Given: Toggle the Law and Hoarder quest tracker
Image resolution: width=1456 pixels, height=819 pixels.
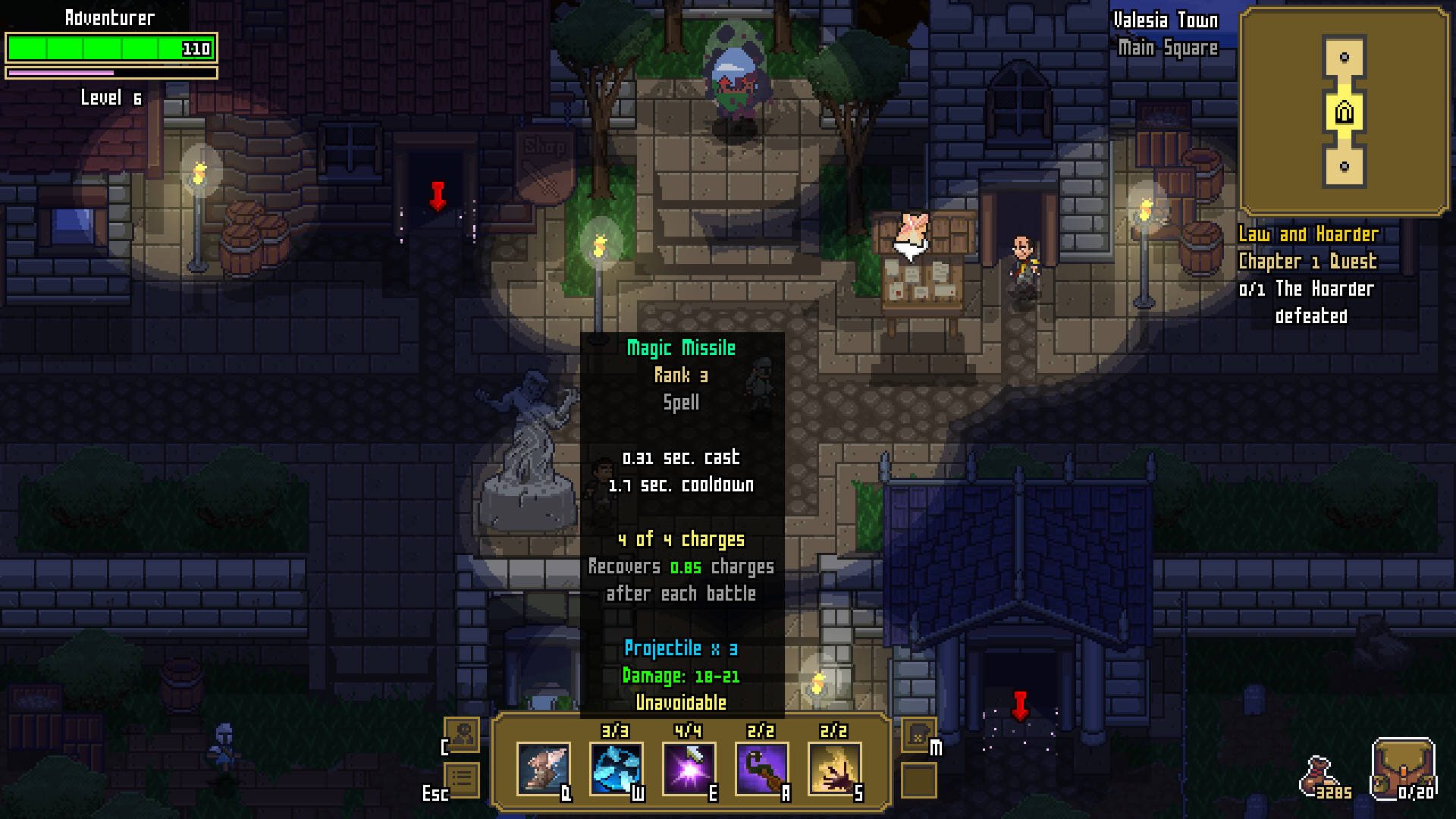Looking at the screenshot, I should coord(1307,234).
